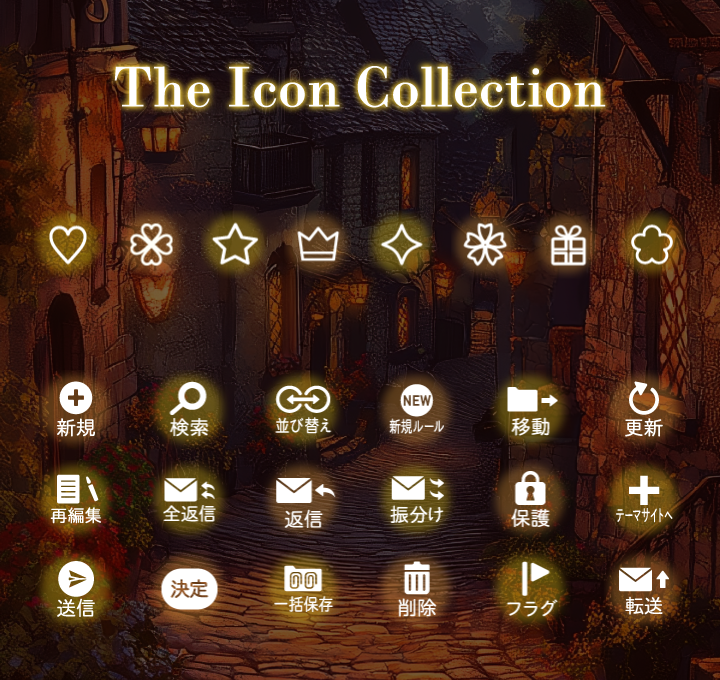
Task: Click the crown icon
Action: (x=319, y=245)
